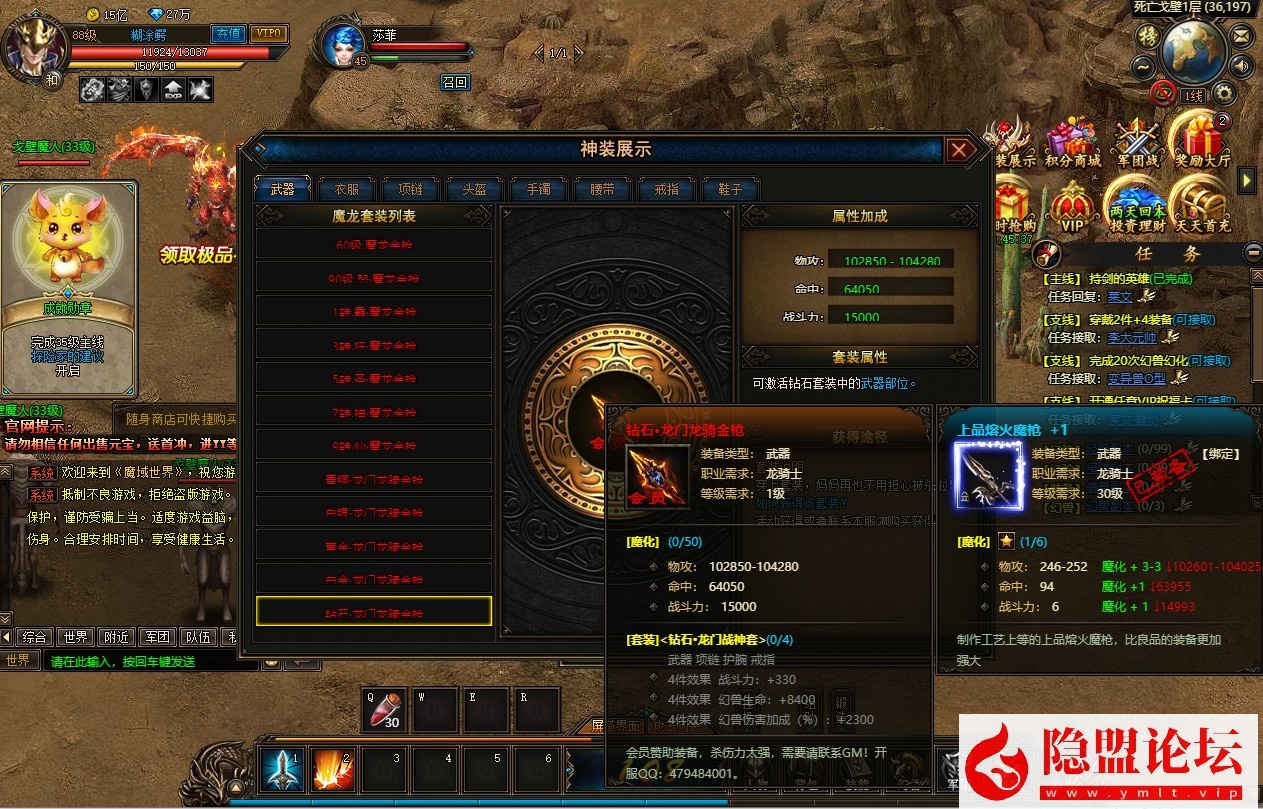Show the 戒指 tab

[666, 189]
